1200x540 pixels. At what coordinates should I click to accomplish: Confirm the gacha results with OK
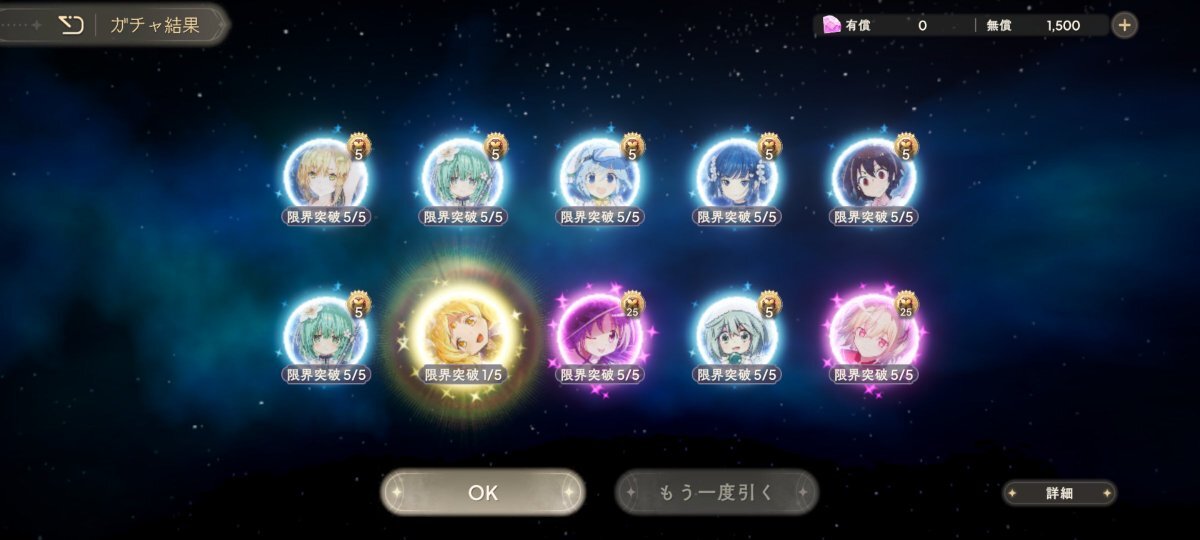[482, 492]
